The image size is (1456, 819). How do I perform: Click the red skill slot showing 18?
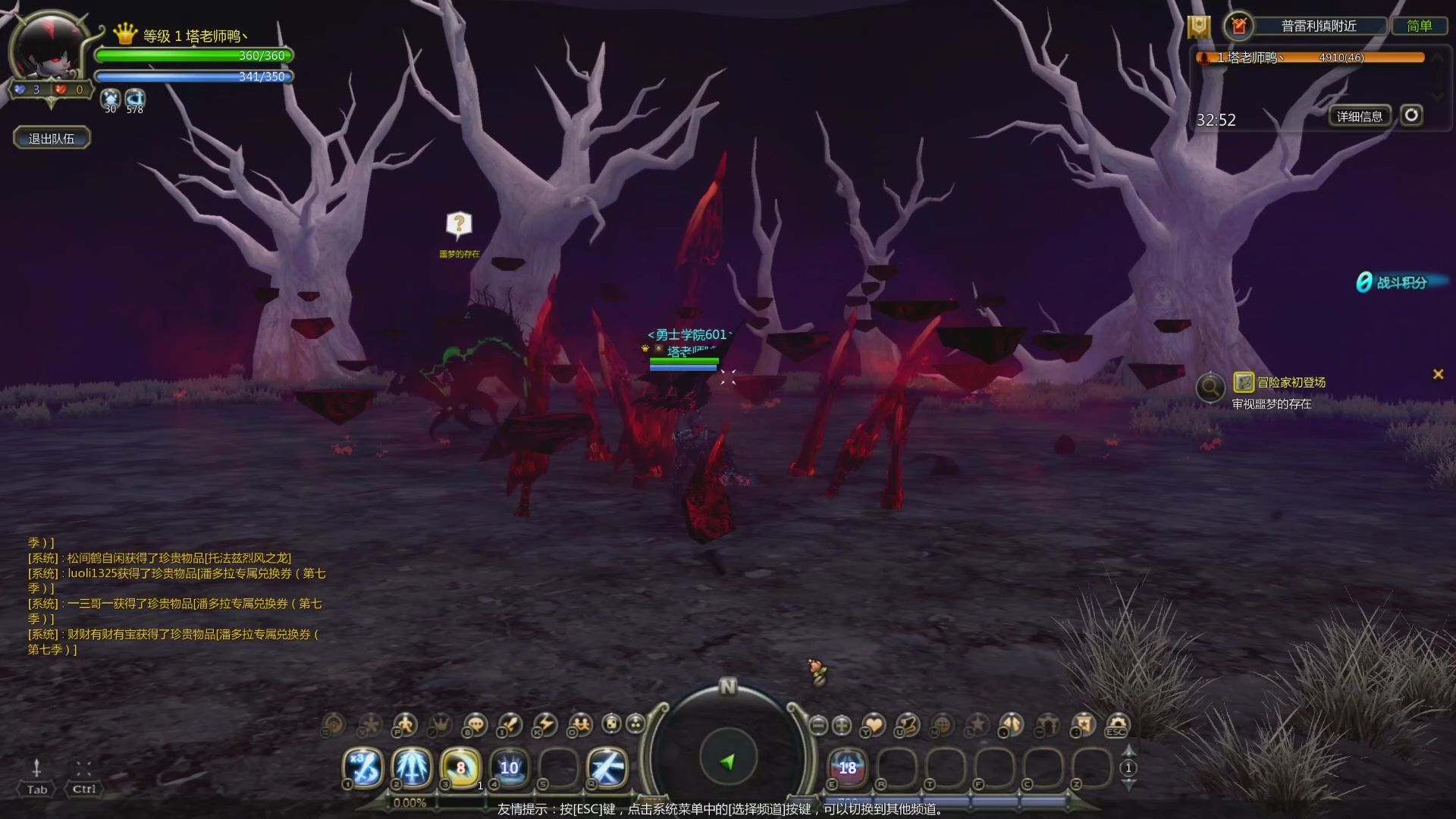[847, 767]
